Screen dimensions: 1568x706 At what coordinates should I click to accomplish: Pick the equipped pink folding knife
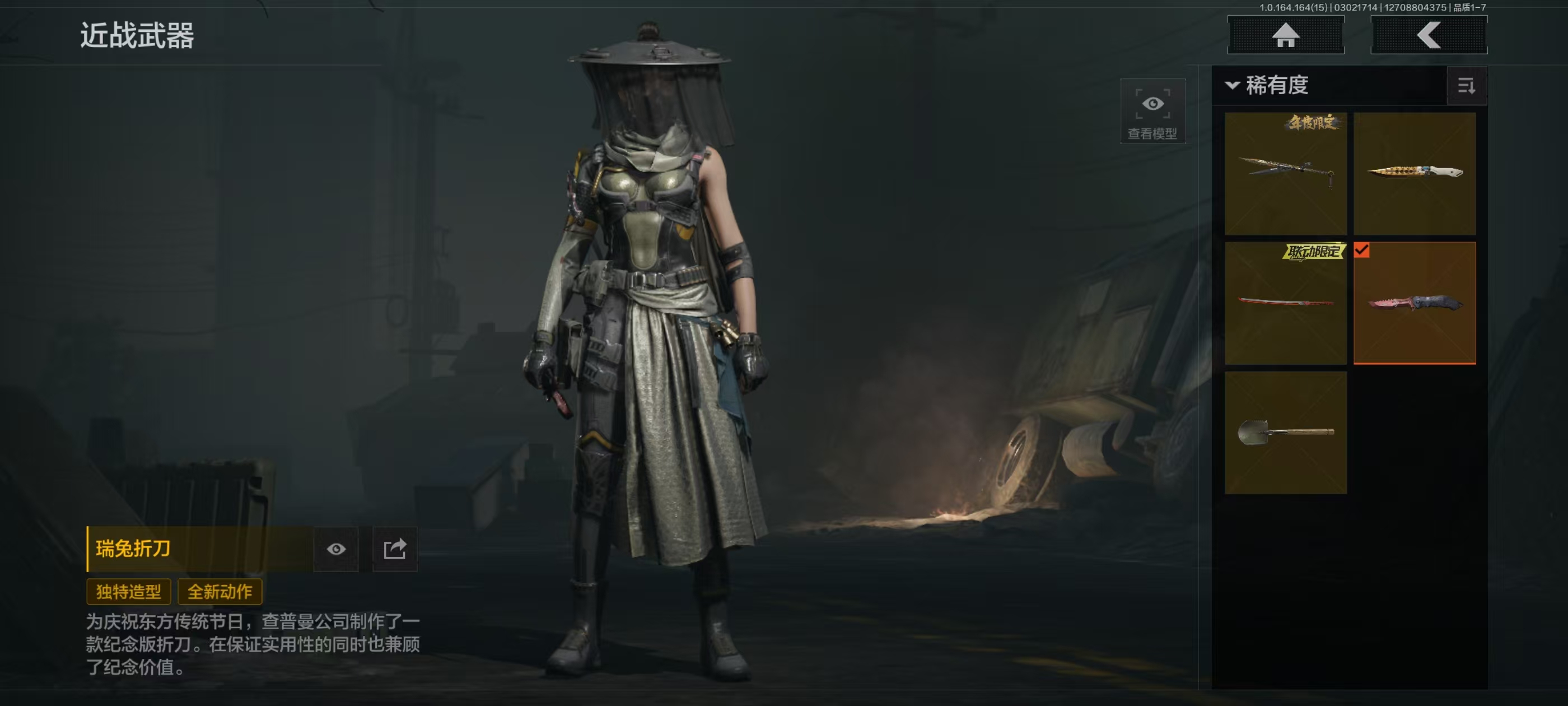(1414, 303)
